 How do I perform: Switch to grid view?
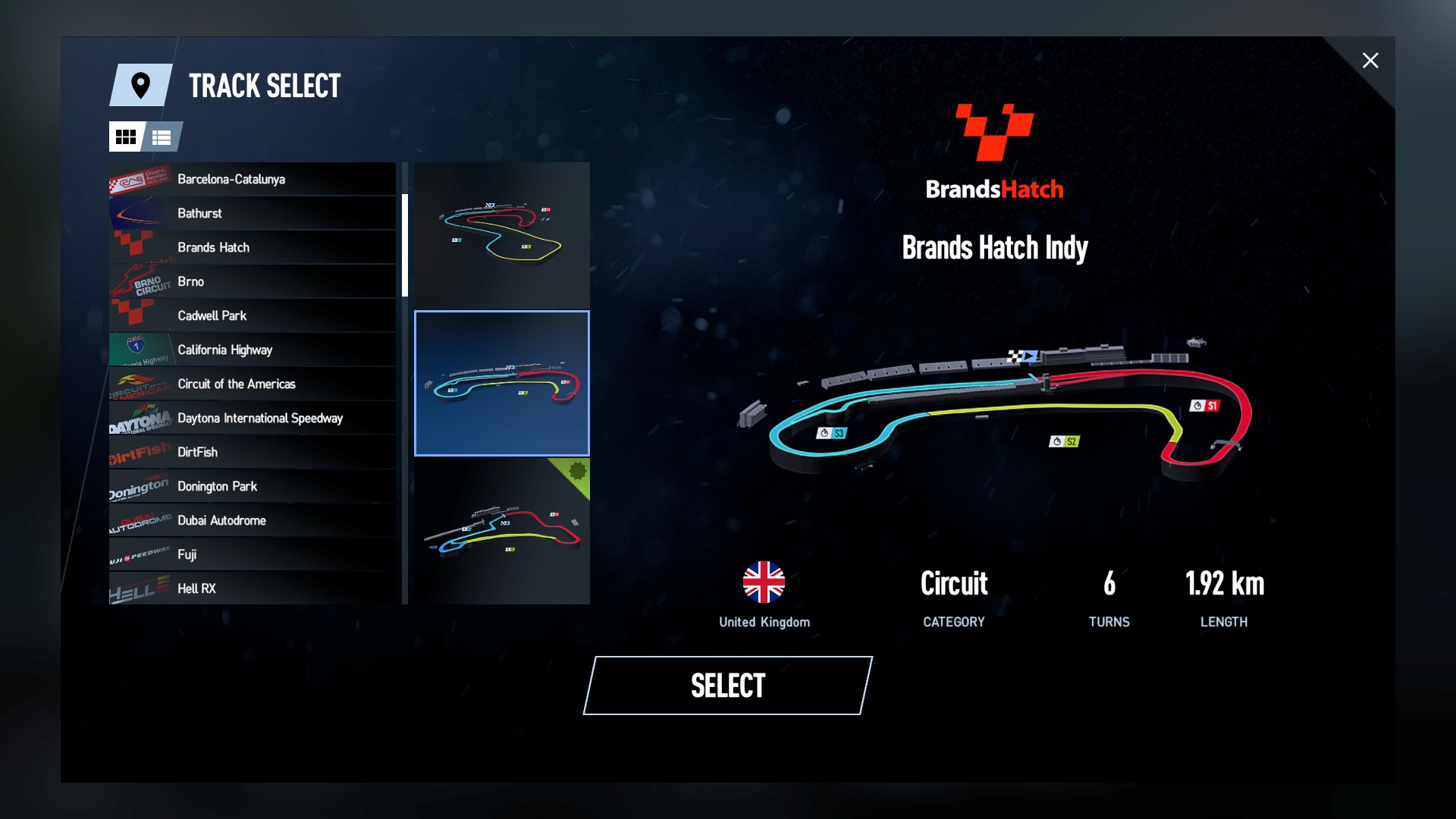127,137
